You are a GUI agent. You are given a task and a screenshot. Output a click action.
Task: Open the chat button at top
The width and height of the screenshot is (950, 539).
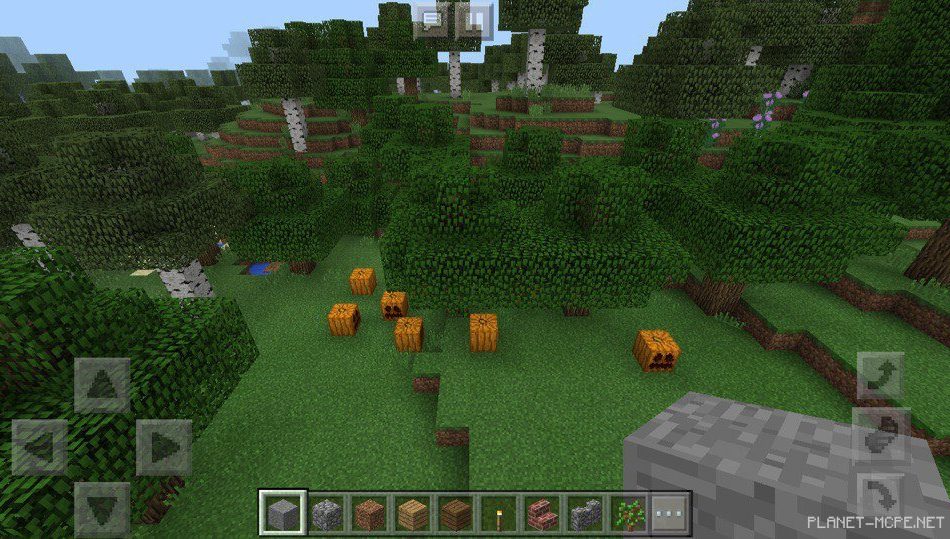[x=432, y=20]
